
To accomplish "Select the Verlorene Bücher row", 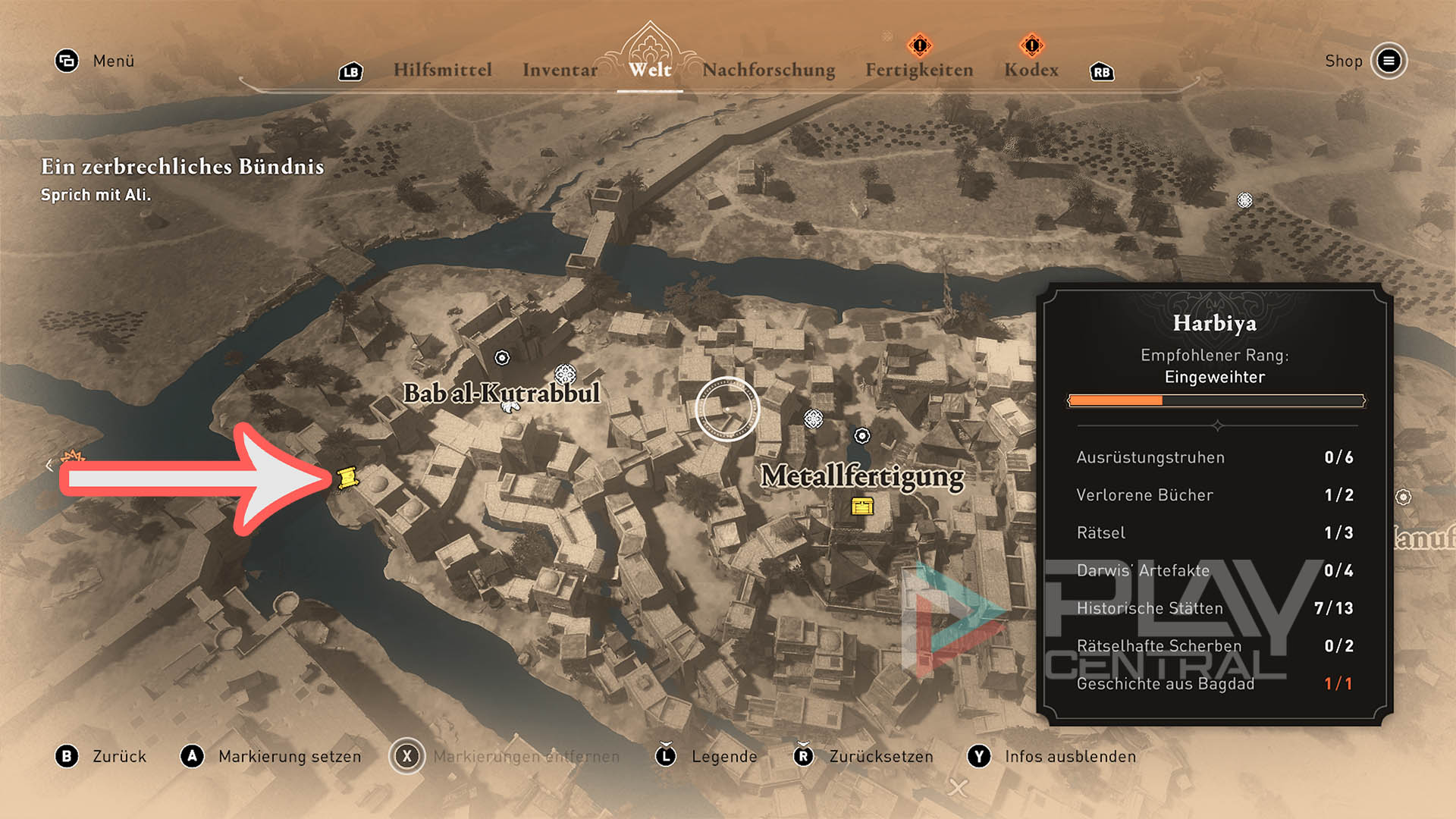I will (x=1214, y=495).
